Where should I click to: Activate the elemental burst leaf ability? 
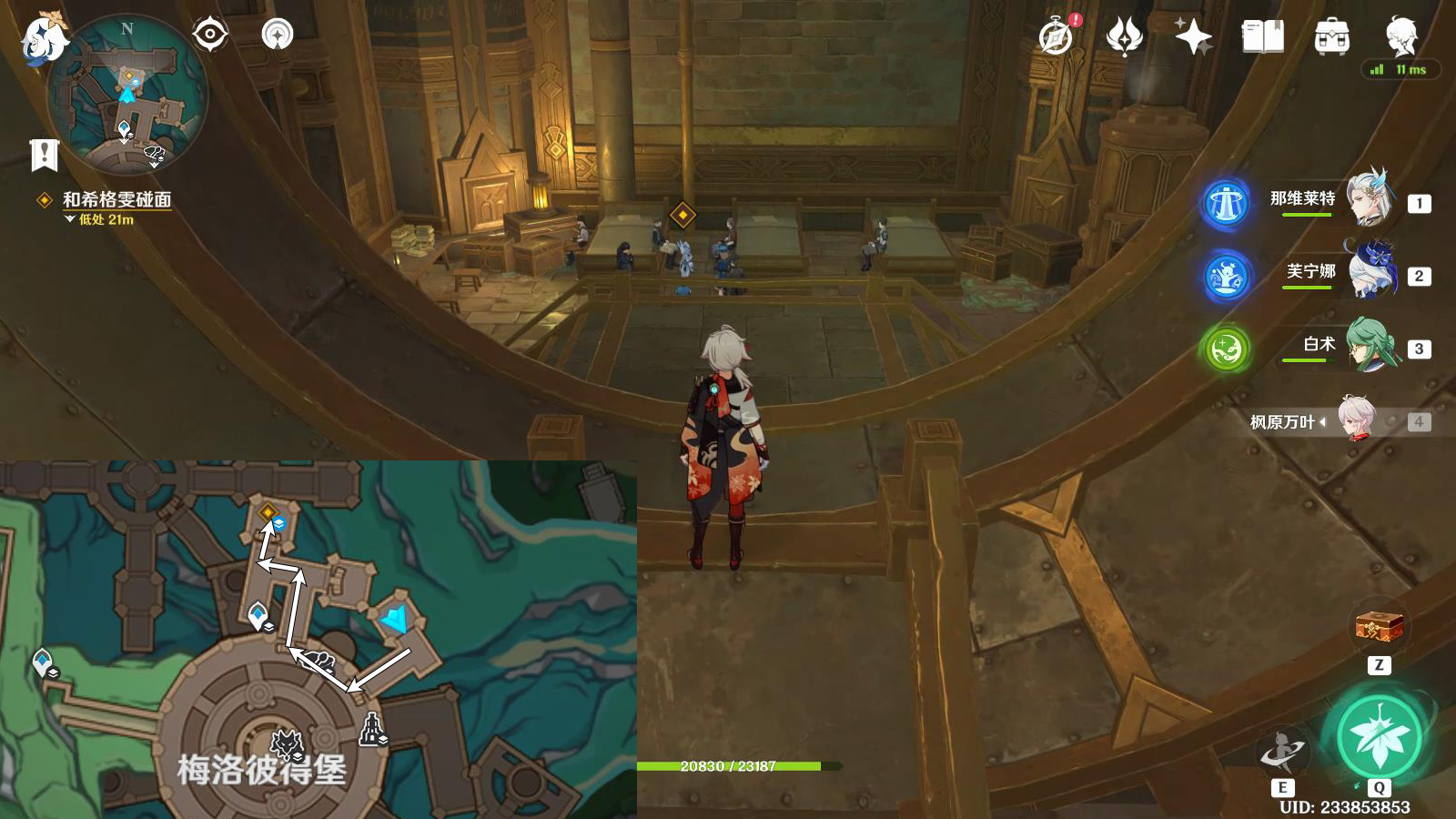tap(1379, 736)
